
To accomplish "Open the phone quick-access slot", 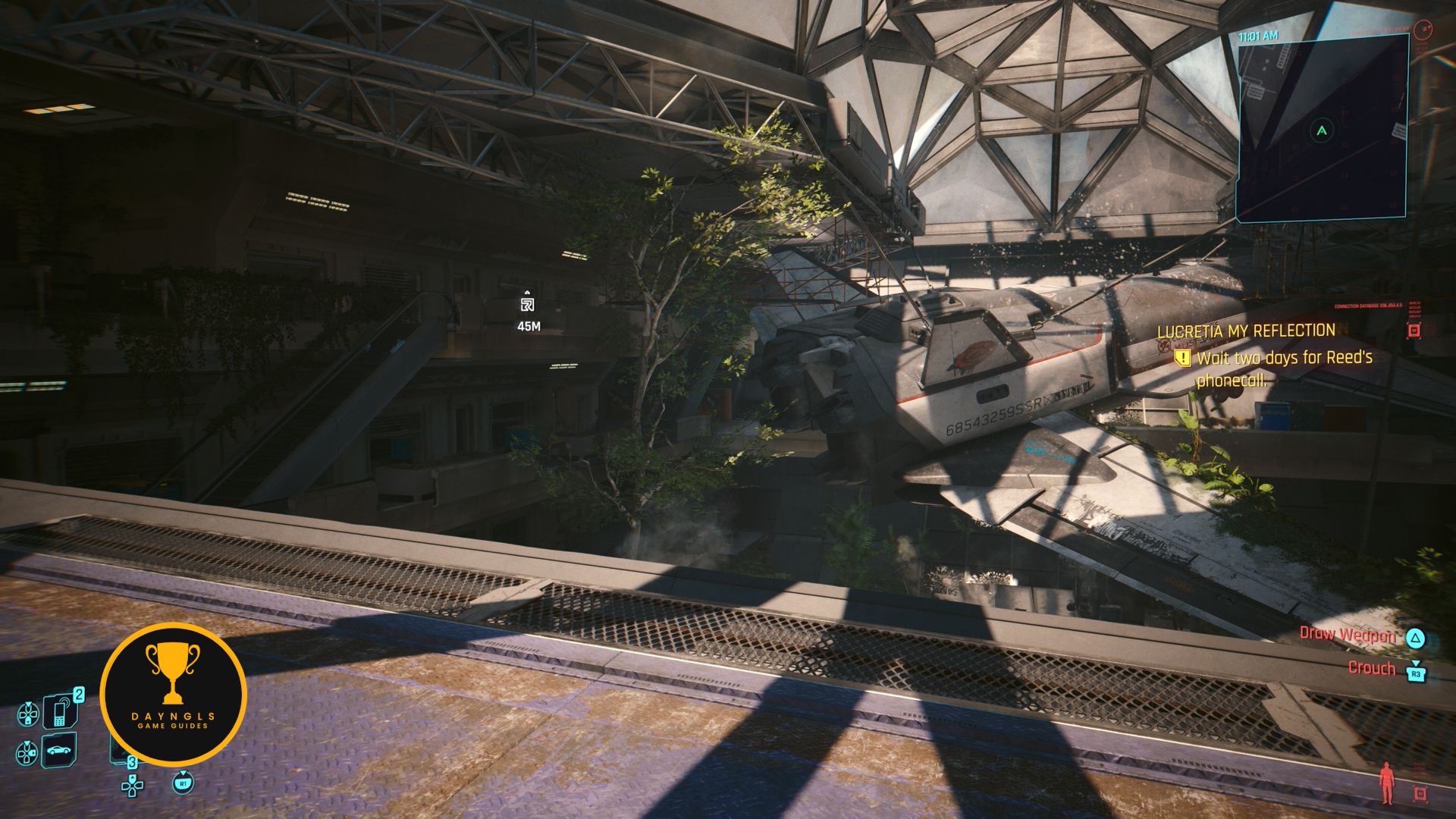I will tap(60, 712).
